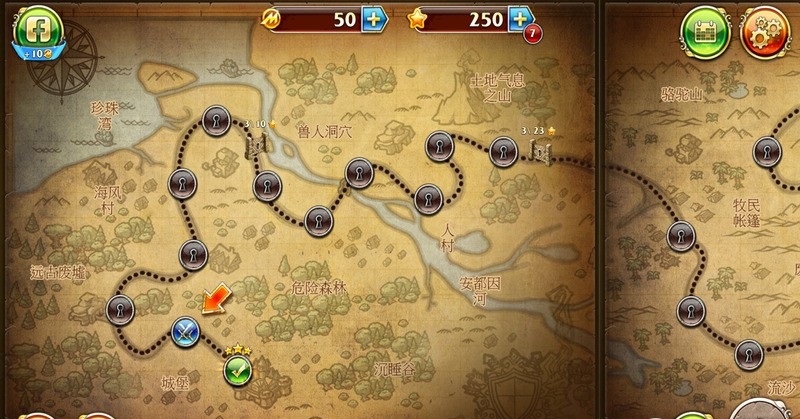This screenshot has width=800, height=419.
Task: Click the green Facebook reward button
Action: pyautogui.click(x=36, y=28)
